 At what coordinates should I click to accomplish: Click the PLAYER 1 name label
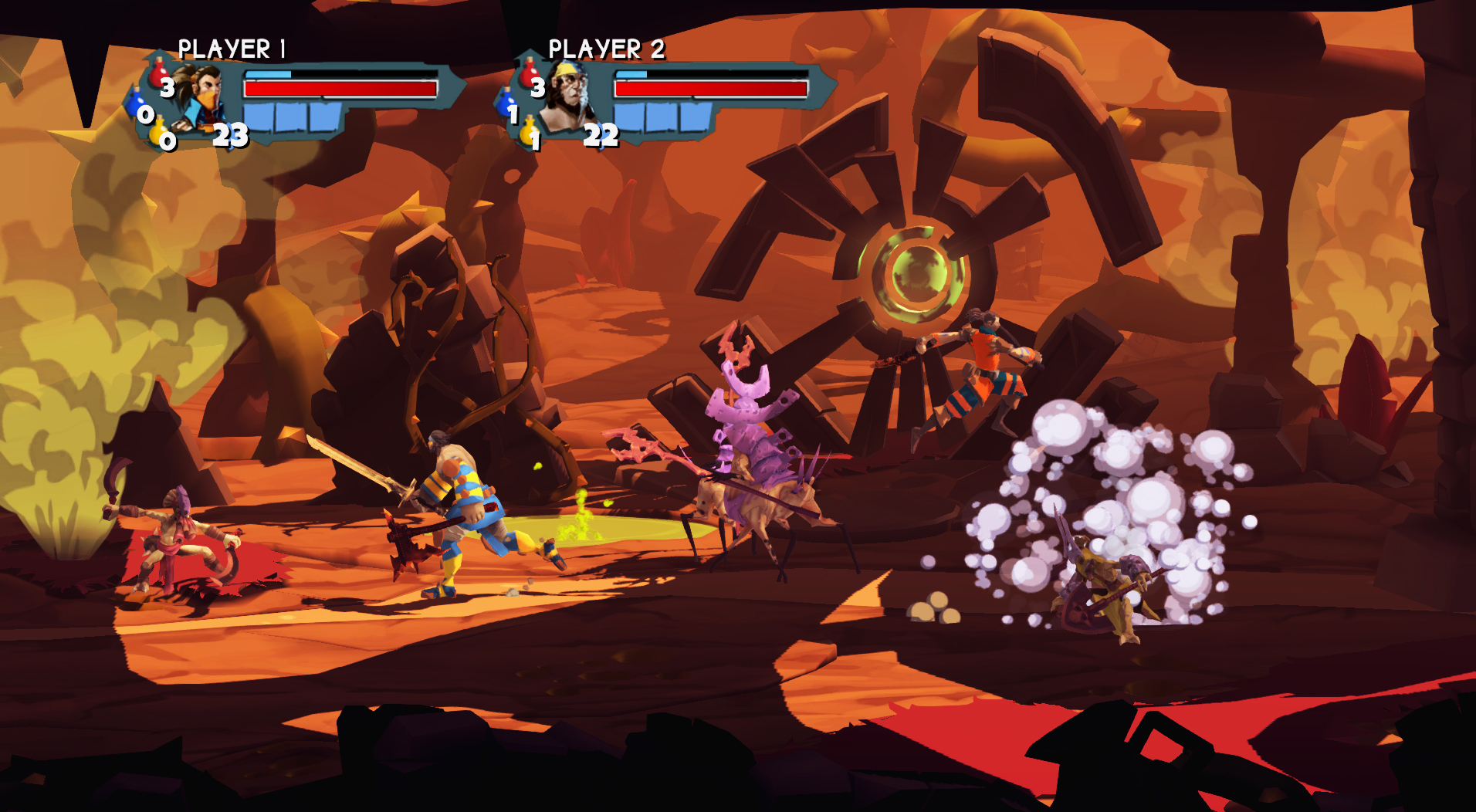(x=233, y=48)
